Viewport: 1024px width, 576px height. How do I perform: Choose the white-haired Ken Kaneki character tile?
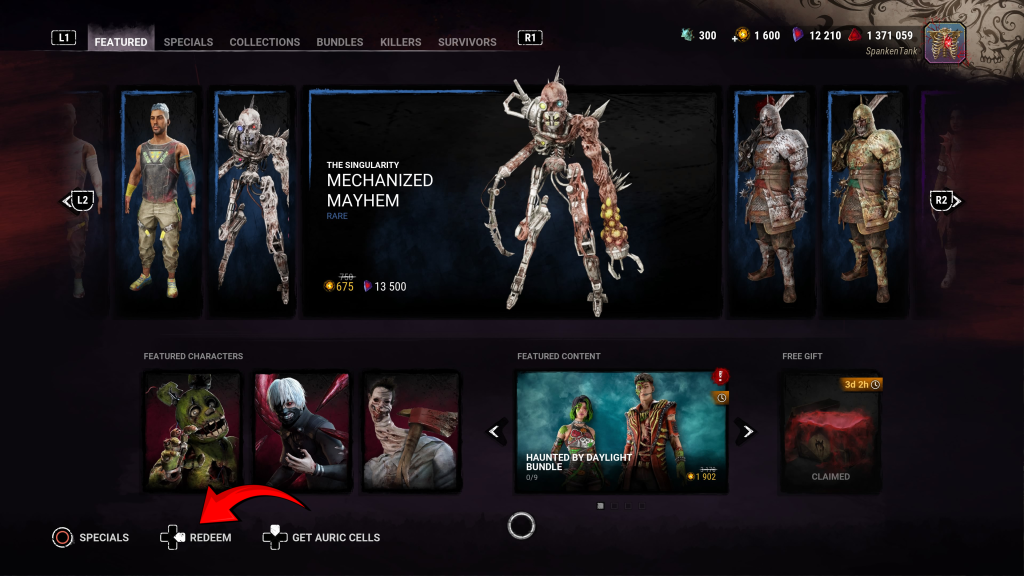(x=302, y=431)
